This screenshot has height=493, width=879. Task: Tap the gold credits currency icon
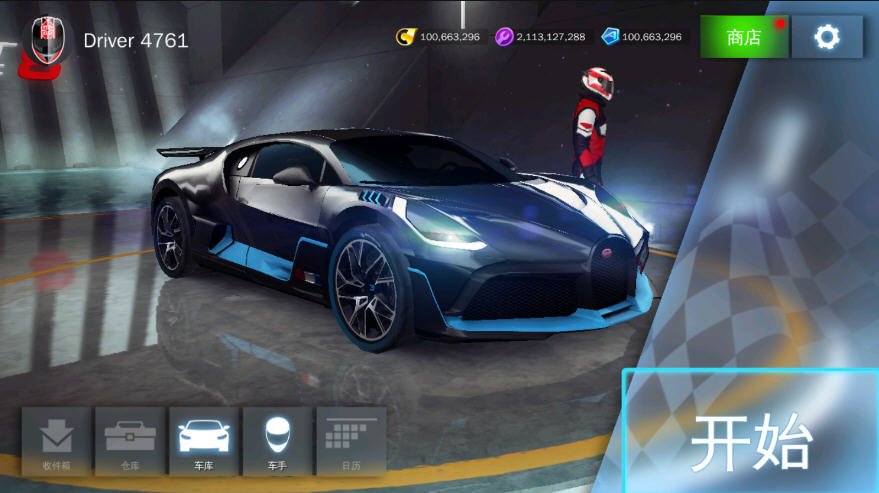(406, 37)
